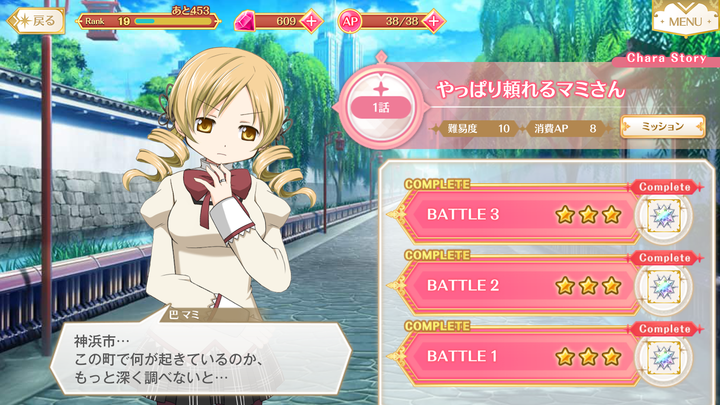Go back with the 戻る button
This screenshot has height=405, width=720.
[x=35, y=19]
